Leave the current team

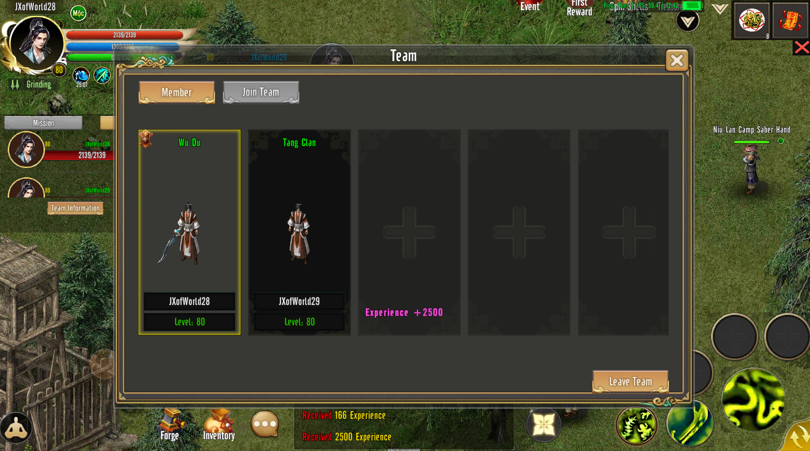click(630, 381)
